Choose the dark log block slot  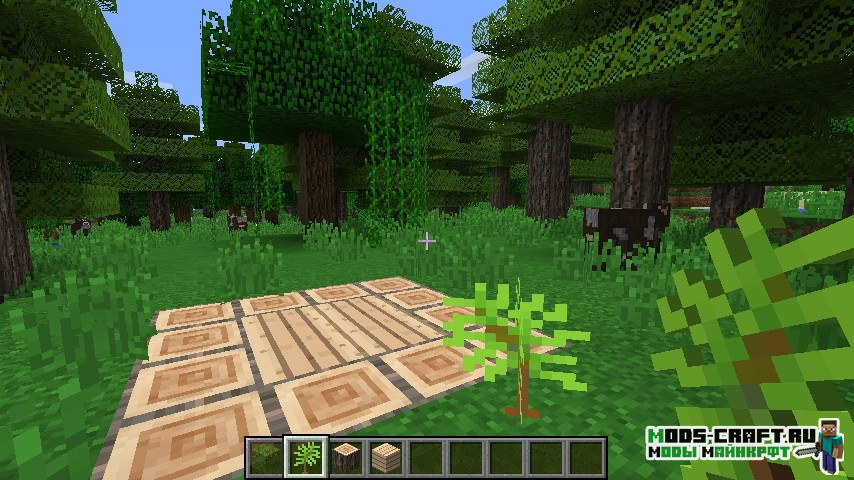(345, 457)
